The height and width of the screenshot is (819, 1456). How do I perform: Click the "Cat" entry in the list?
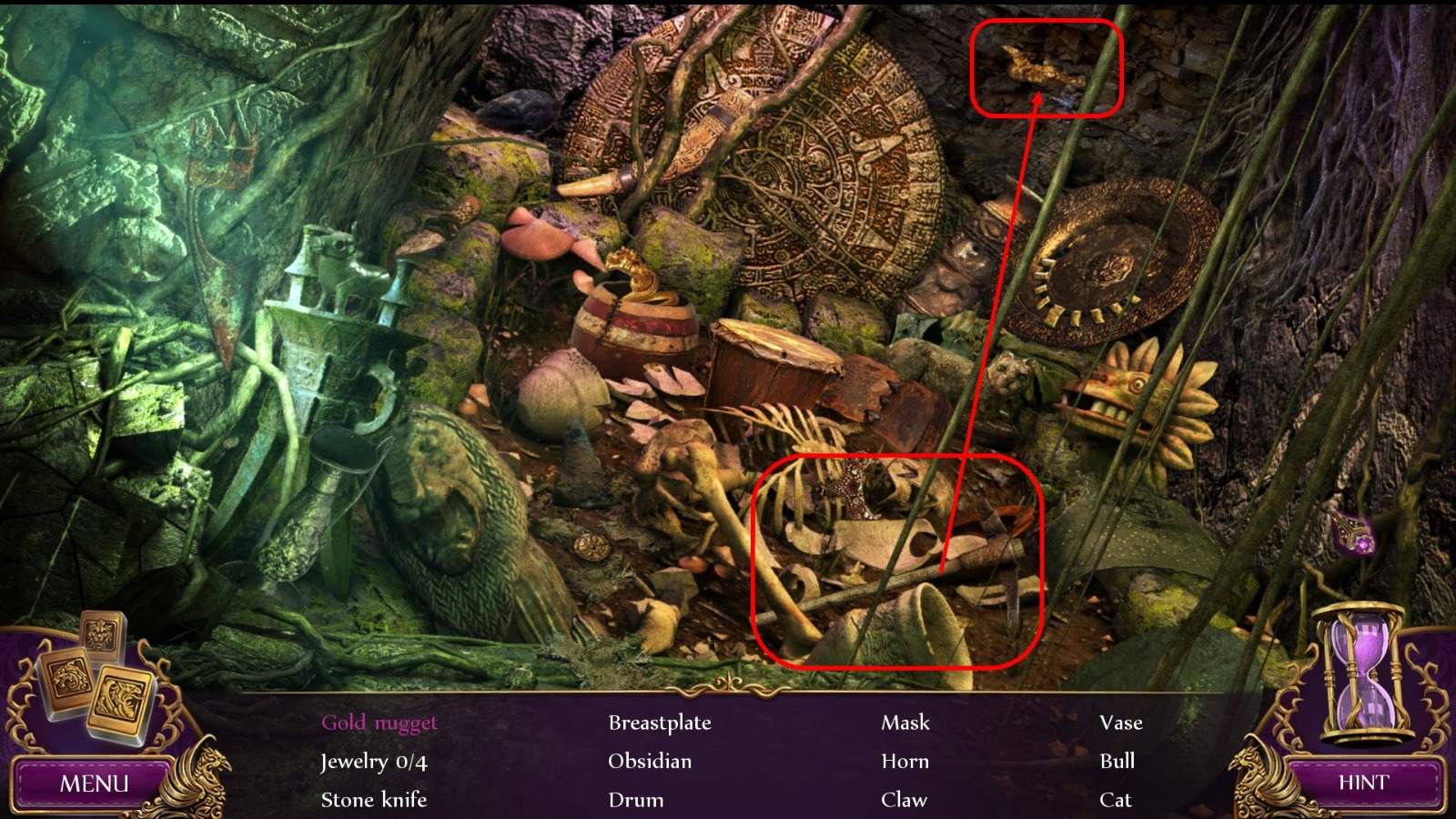click(x=1117, y=800)
